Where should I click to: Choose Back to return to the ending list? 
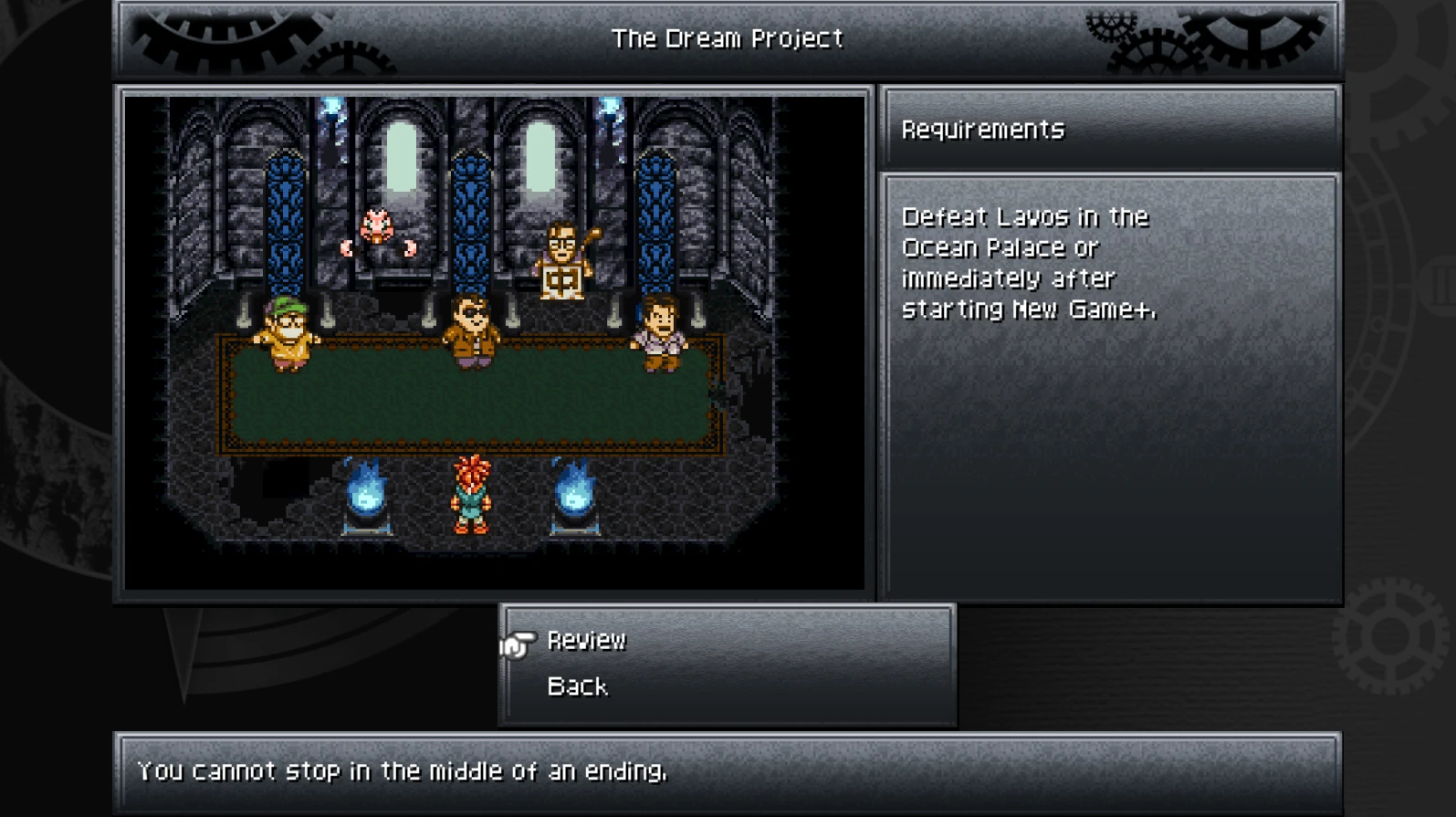click(577, 686)
